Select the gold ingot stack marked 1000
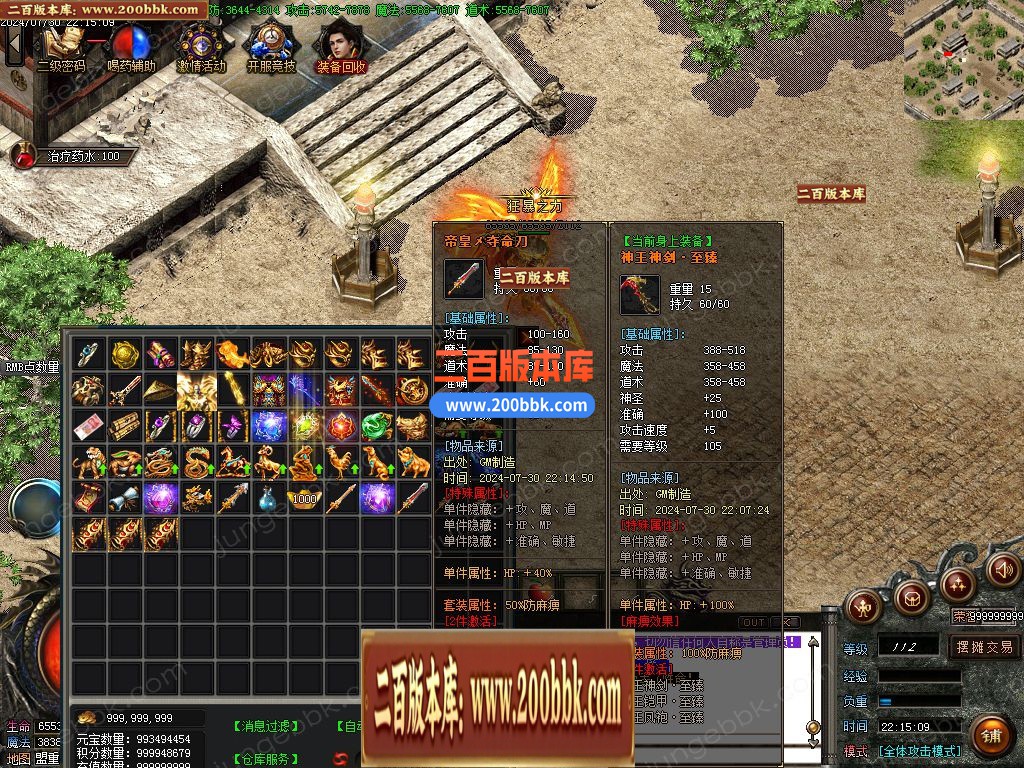The height and width of the screenshot is (768, 1024). tap(304, 497)
